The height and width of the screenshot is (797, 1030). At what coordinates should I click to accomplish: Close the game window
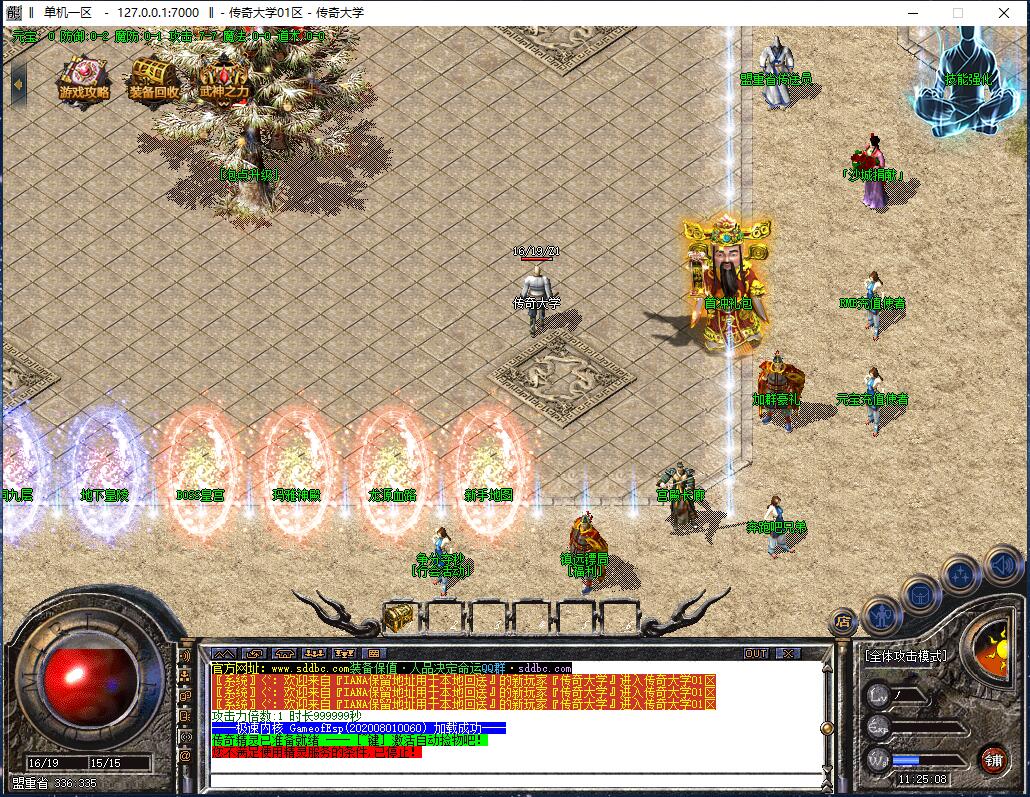(1004, 13)
